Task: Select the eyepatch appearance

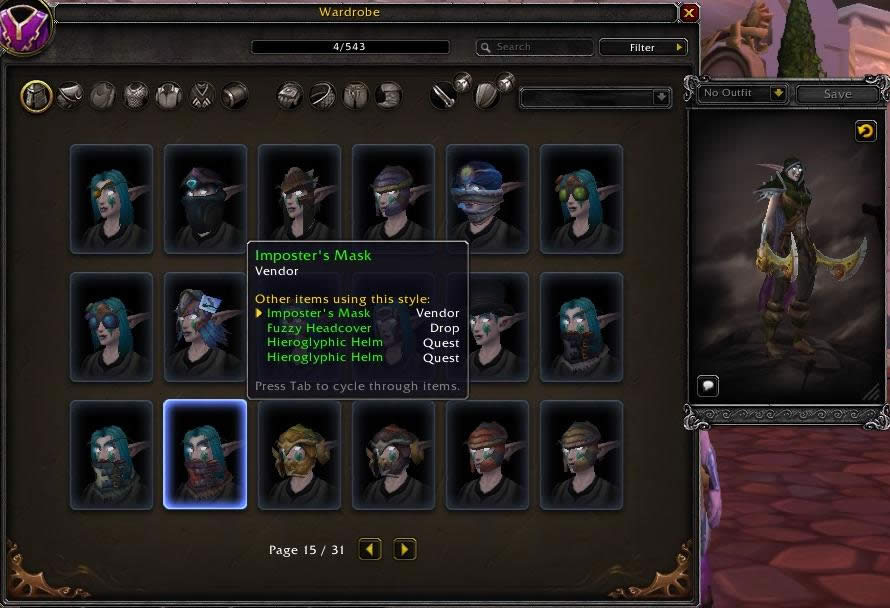Action: [x=111, y=198]
